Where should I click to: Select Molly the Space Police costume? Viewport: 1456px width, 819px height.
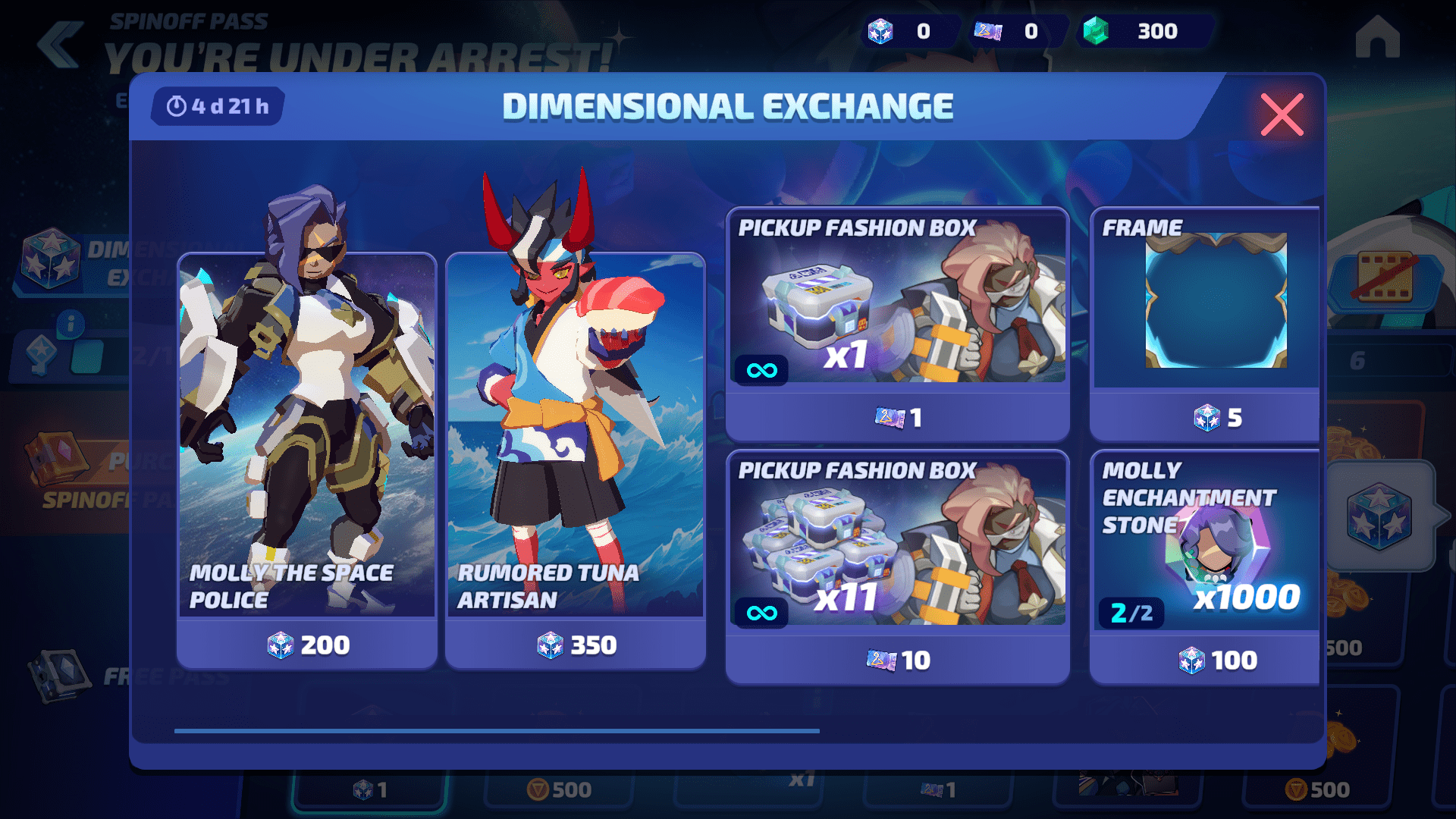(x=307, y=460)
